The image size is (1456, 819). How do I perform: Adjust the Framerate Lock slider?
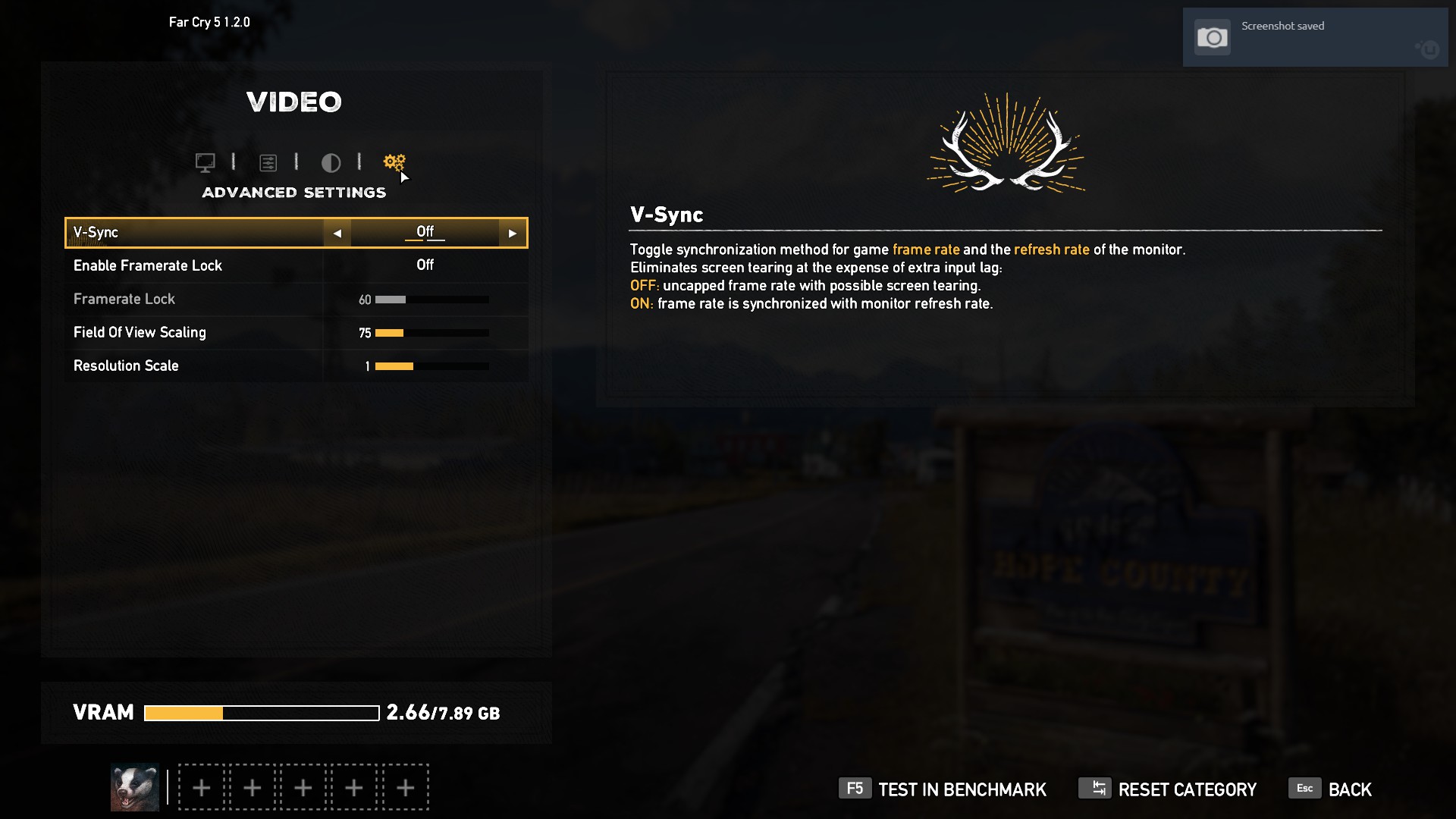pos(431,300)
